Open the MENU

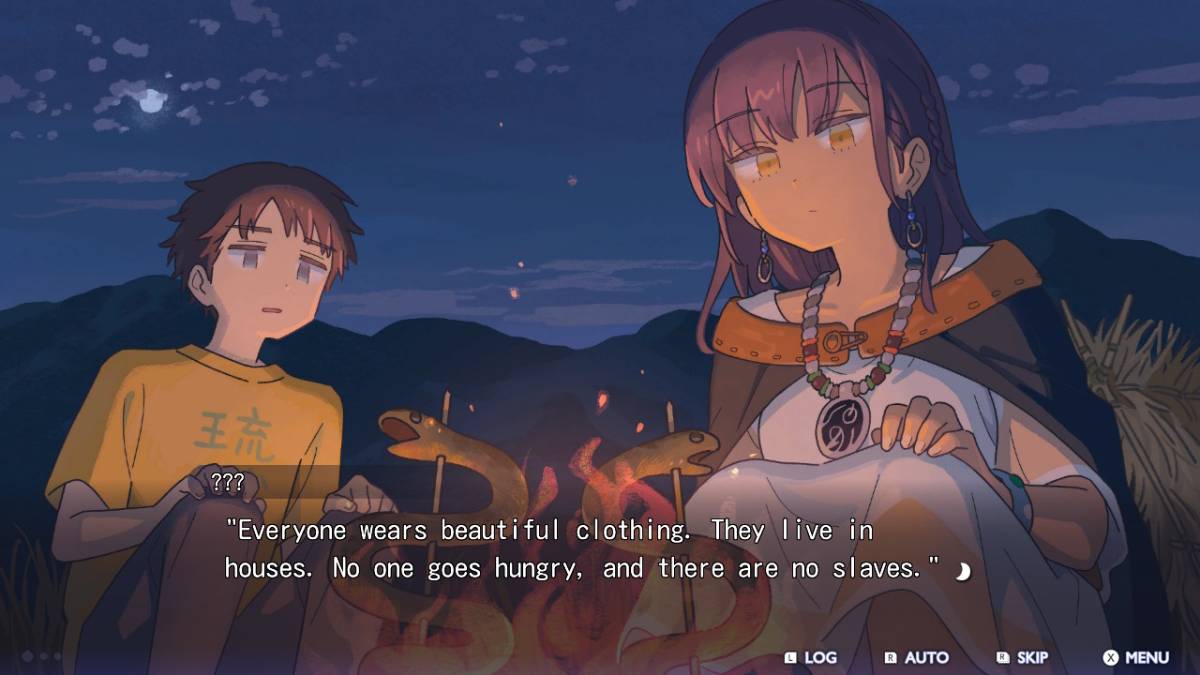1136,657
